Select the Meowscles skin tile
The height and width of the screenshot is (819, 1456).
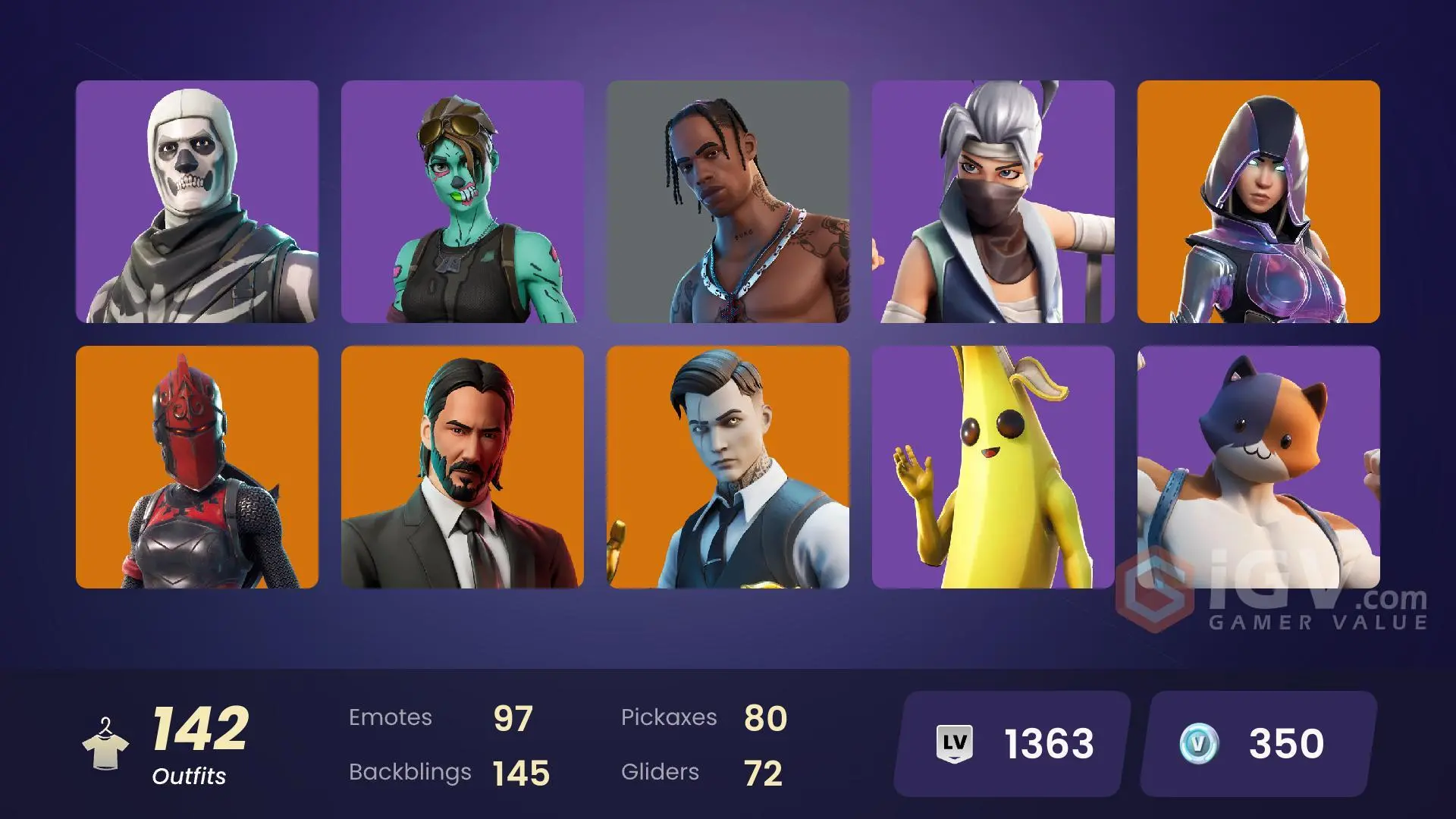tap(1259, 466)
